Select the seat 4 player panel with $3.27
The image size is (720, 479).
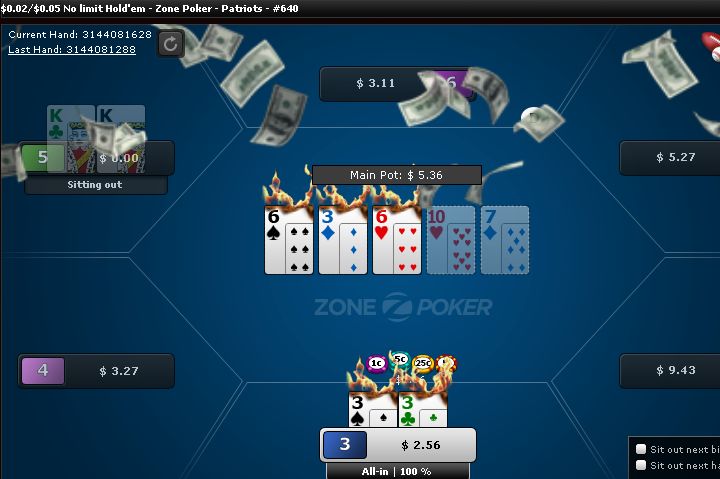coord(96,371)
